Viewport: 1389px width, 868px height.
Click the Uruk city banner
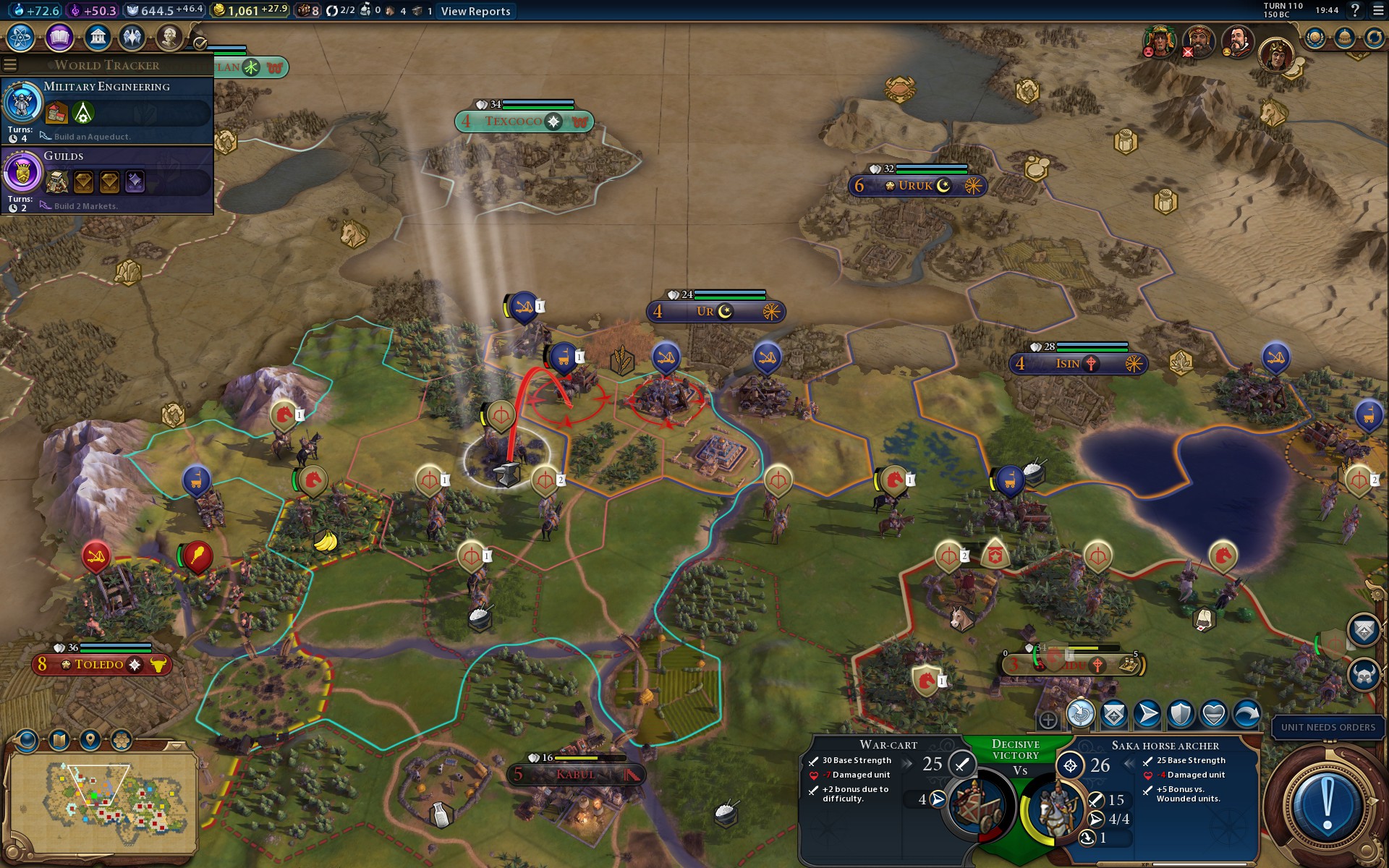(x=917, y=186)
